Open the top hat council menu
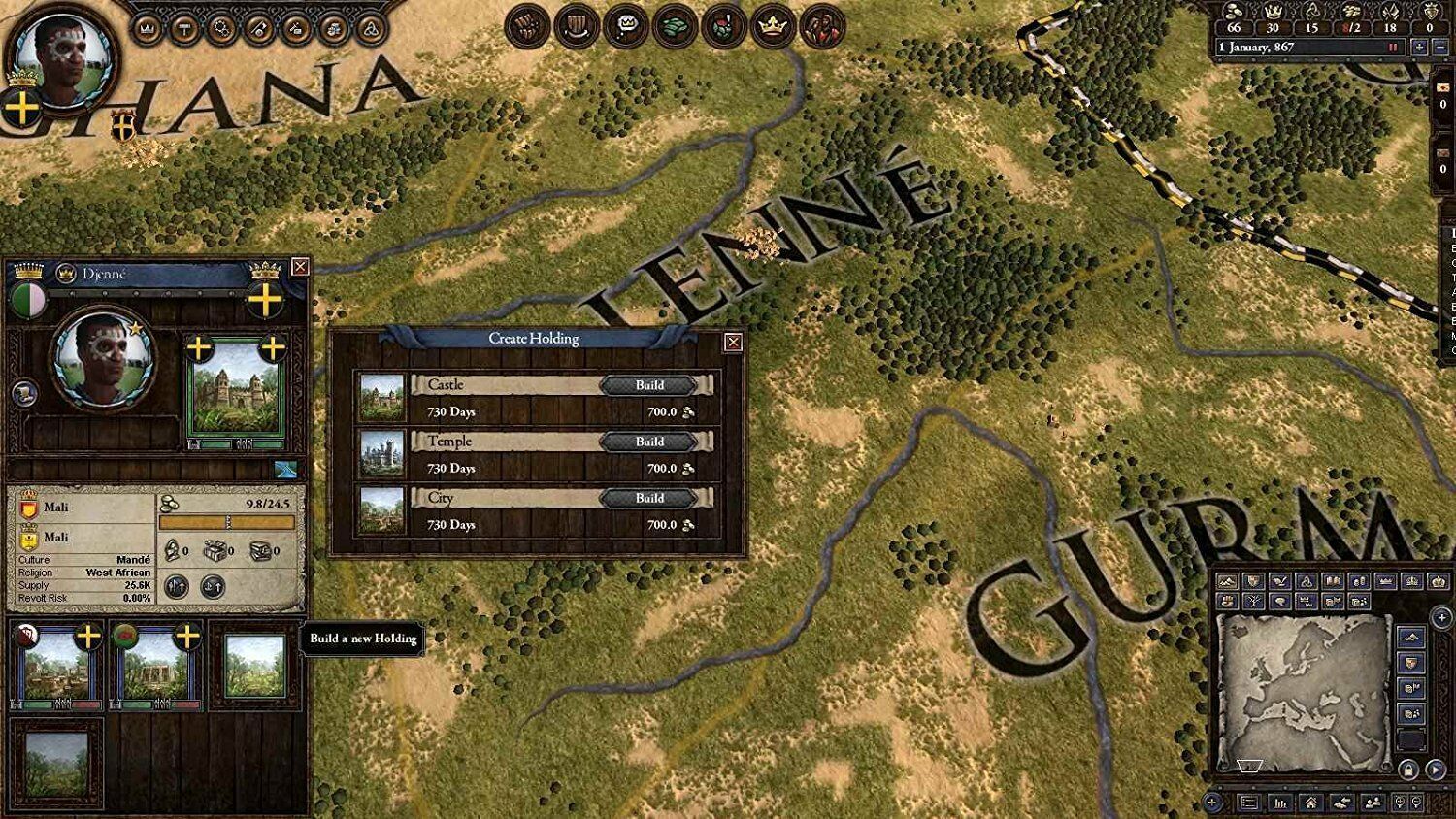The height and width of the screenshot is (819, 1456). point(577,26)
